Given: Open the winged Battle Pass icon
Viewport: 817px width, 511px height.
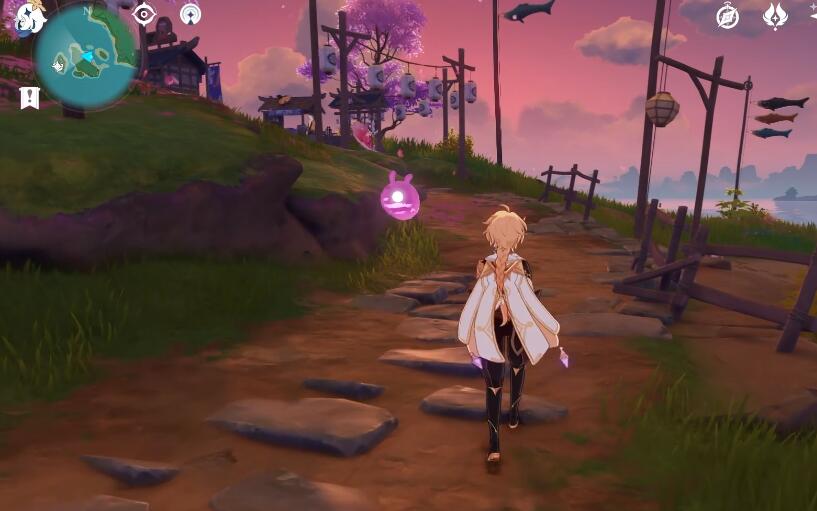Looking at the screenshot, I should 775,16.
